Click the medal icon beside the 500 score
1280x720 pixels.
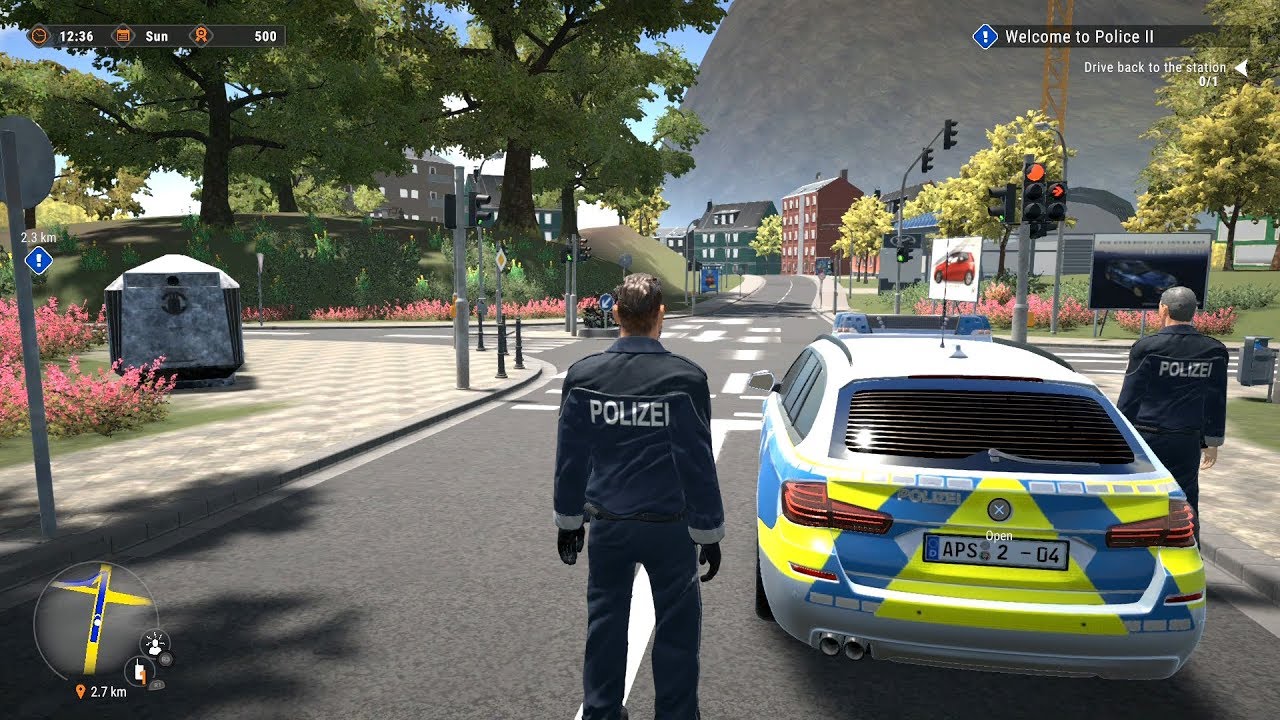pyautogui.click(x=200, y=34)
